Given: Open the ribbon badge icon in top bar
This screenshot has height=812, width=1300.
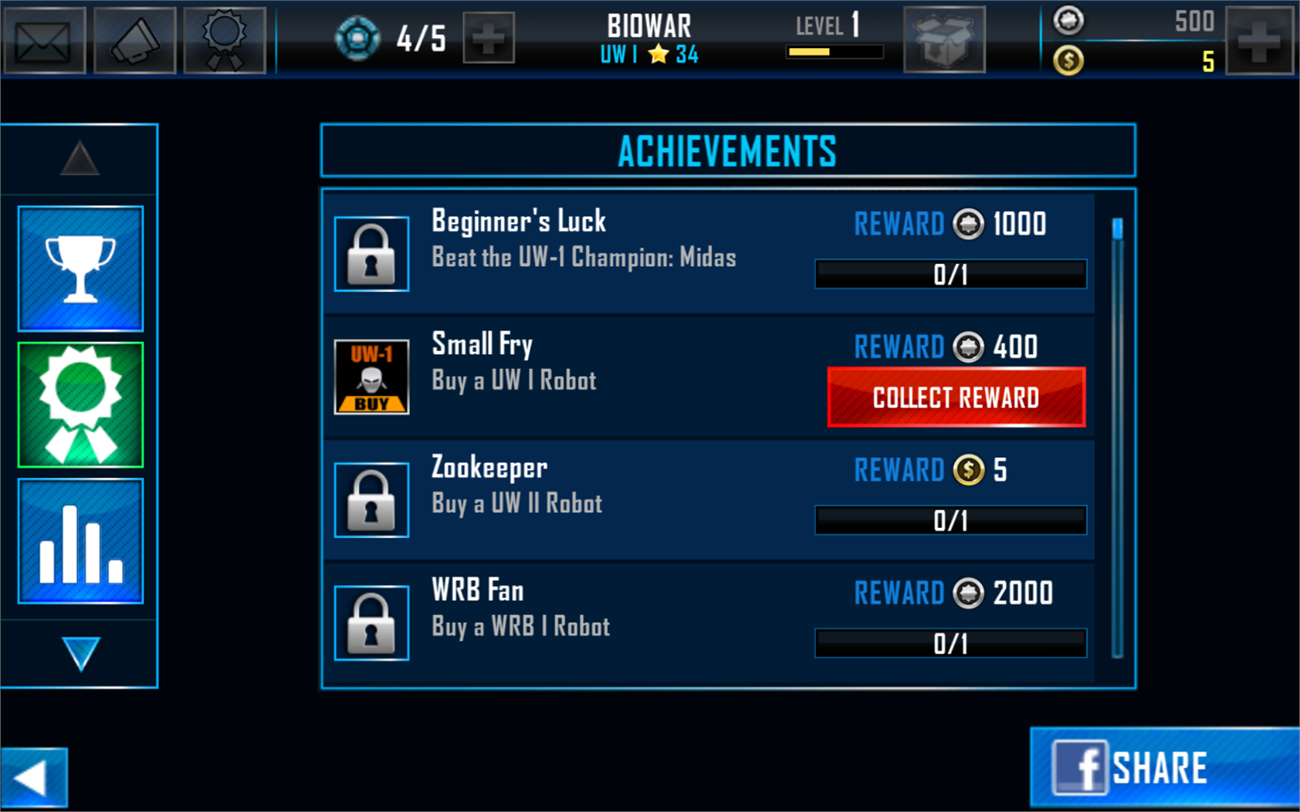Looking at the screenshot, I should tap(225, 40).
